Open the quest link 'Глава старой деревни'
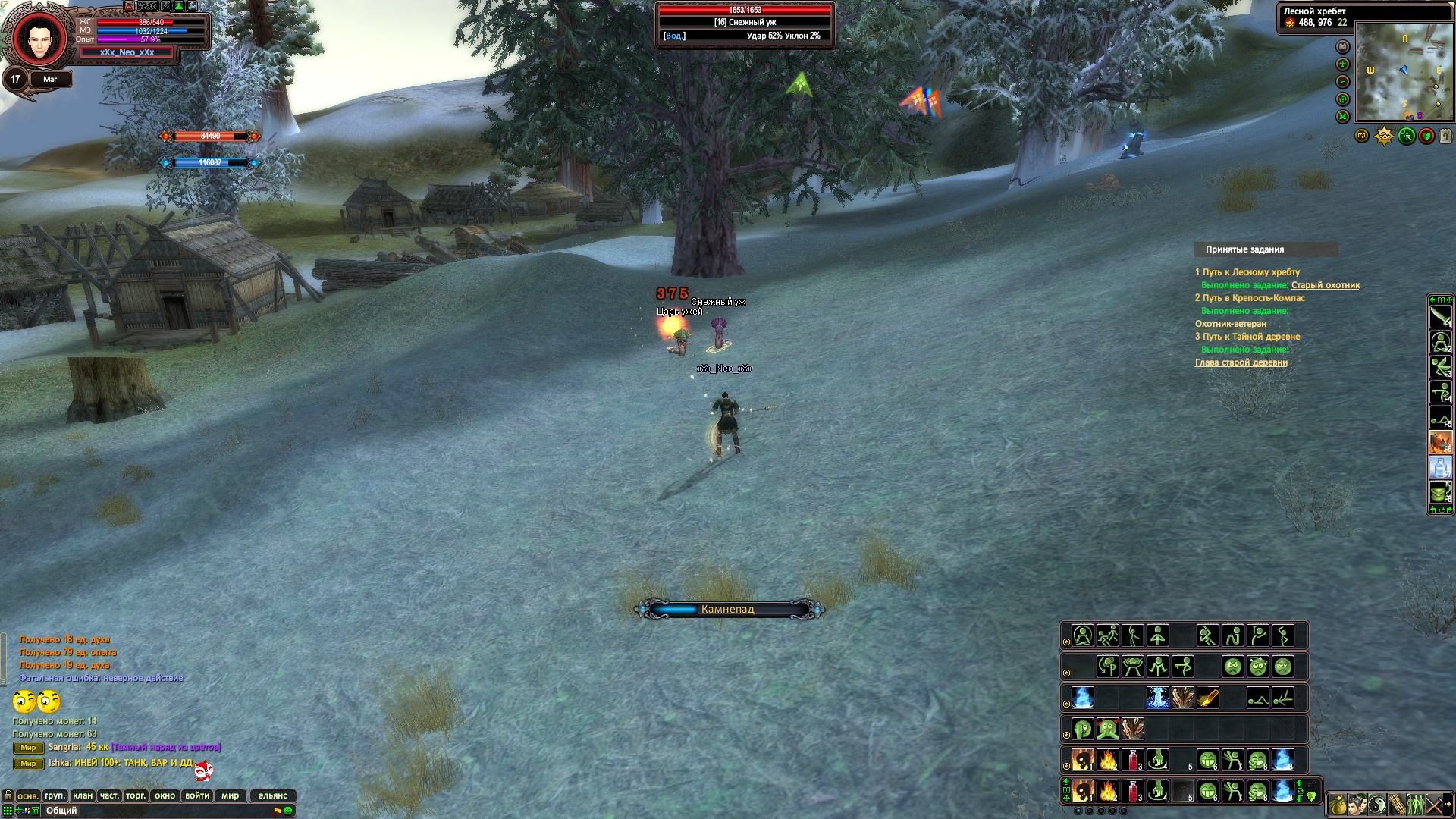 tap(1241, 362)
